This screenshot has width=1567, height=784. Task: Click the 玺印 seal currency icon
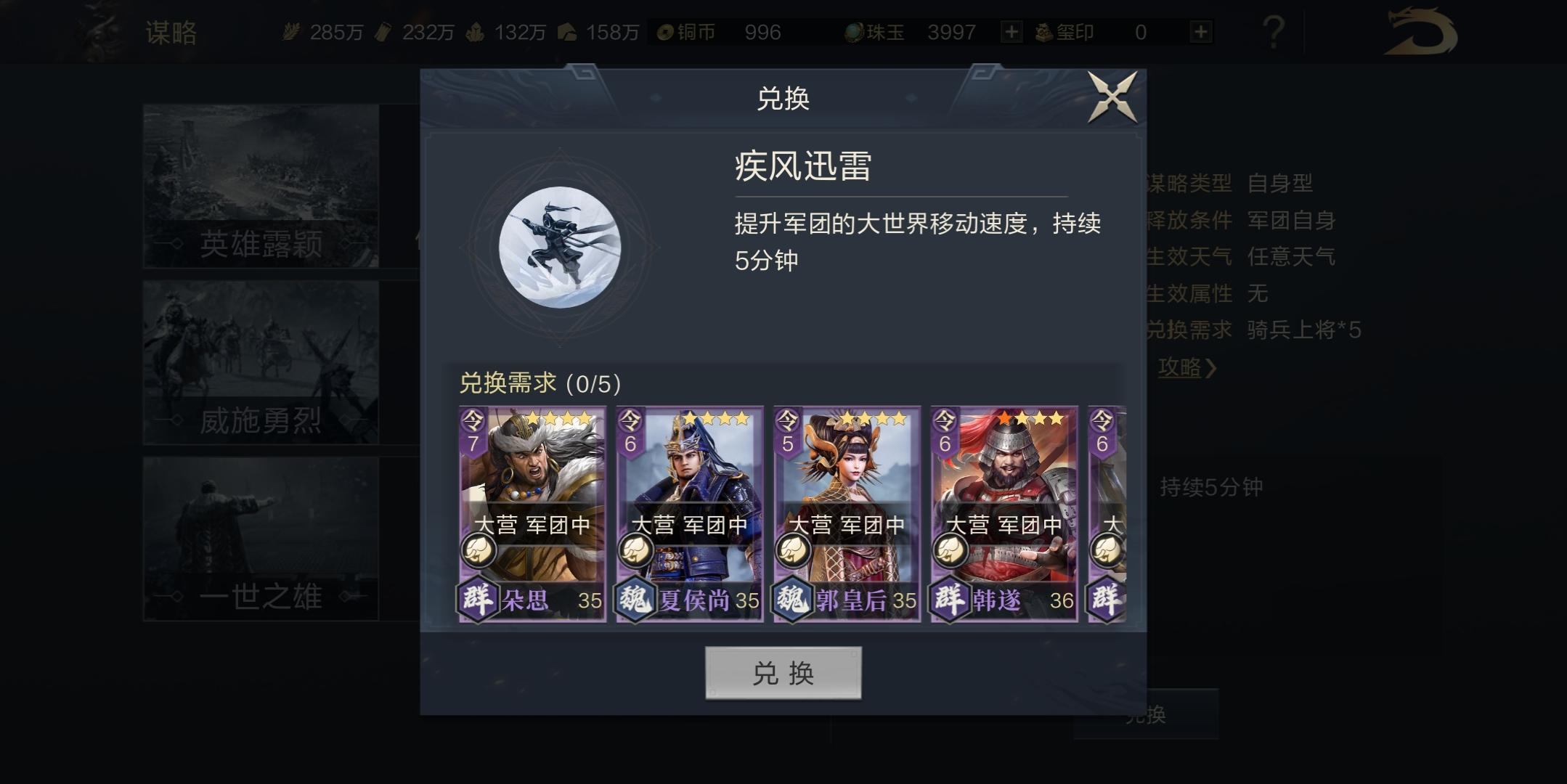1043,32
